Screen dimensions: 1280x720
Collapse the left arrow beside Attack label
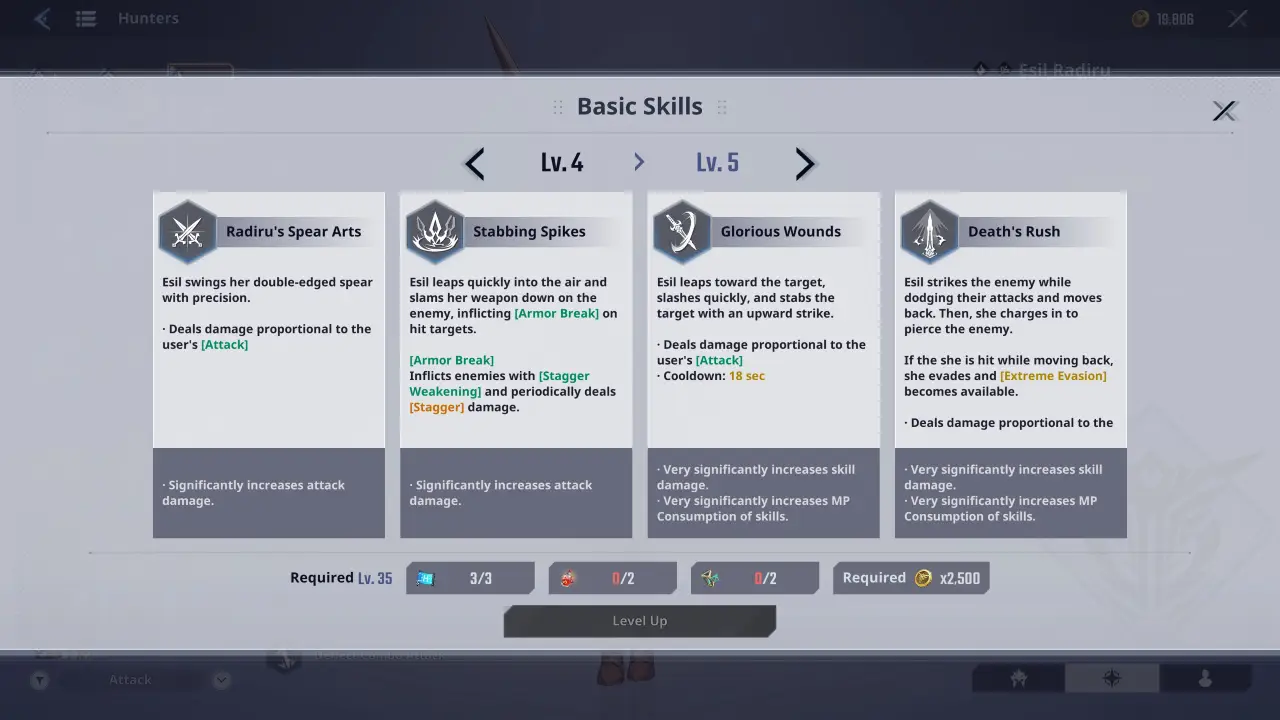[40, 679]
